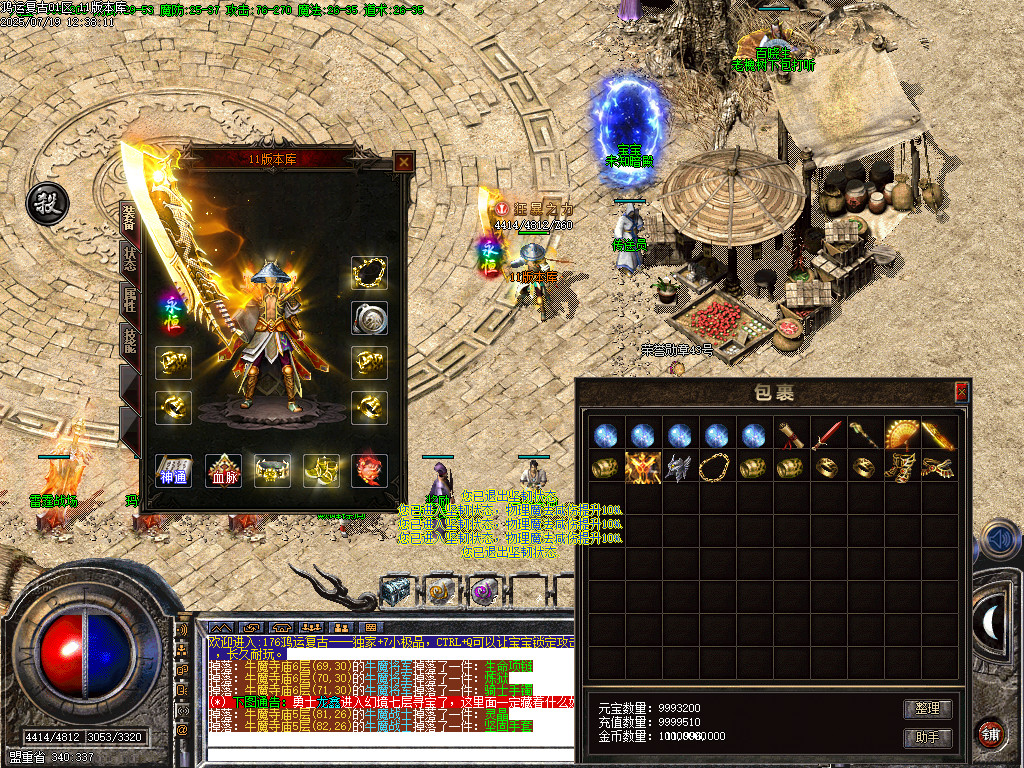Close the character equipment panel

tap(403, 162)
